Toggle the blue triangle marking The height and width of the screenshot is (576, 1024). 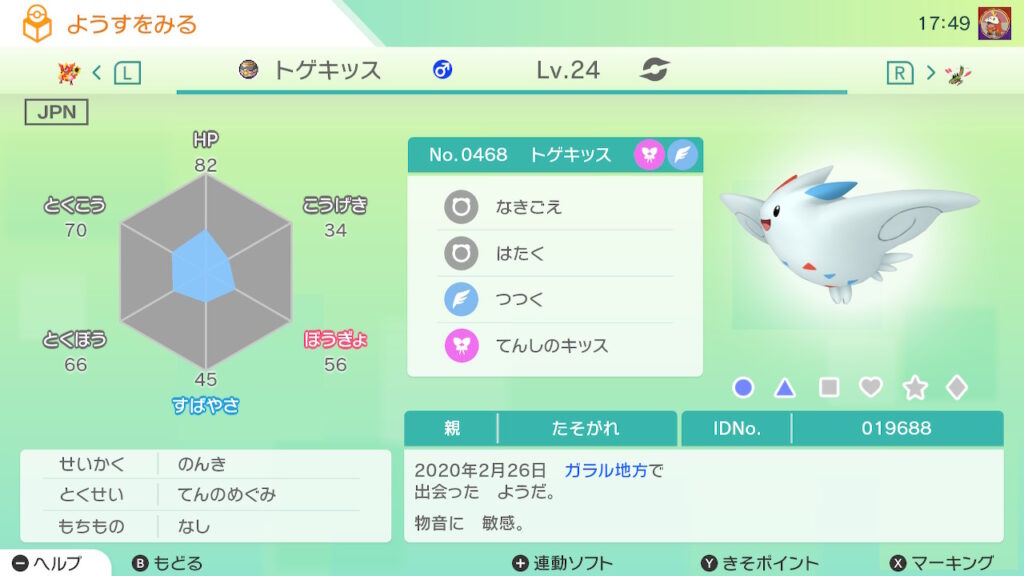786,388
